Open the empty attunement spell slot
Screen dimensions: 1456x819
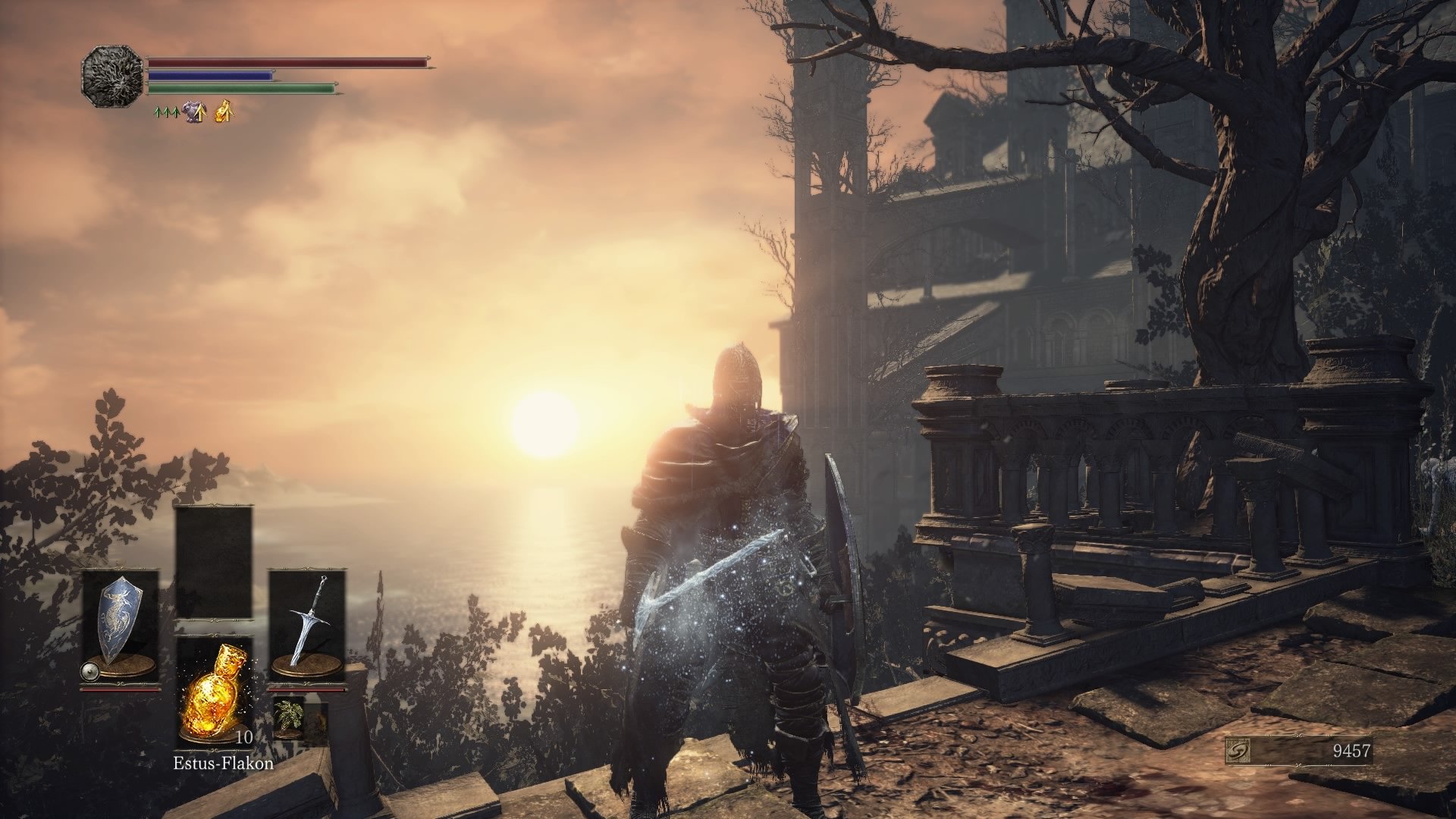[215, 565]
